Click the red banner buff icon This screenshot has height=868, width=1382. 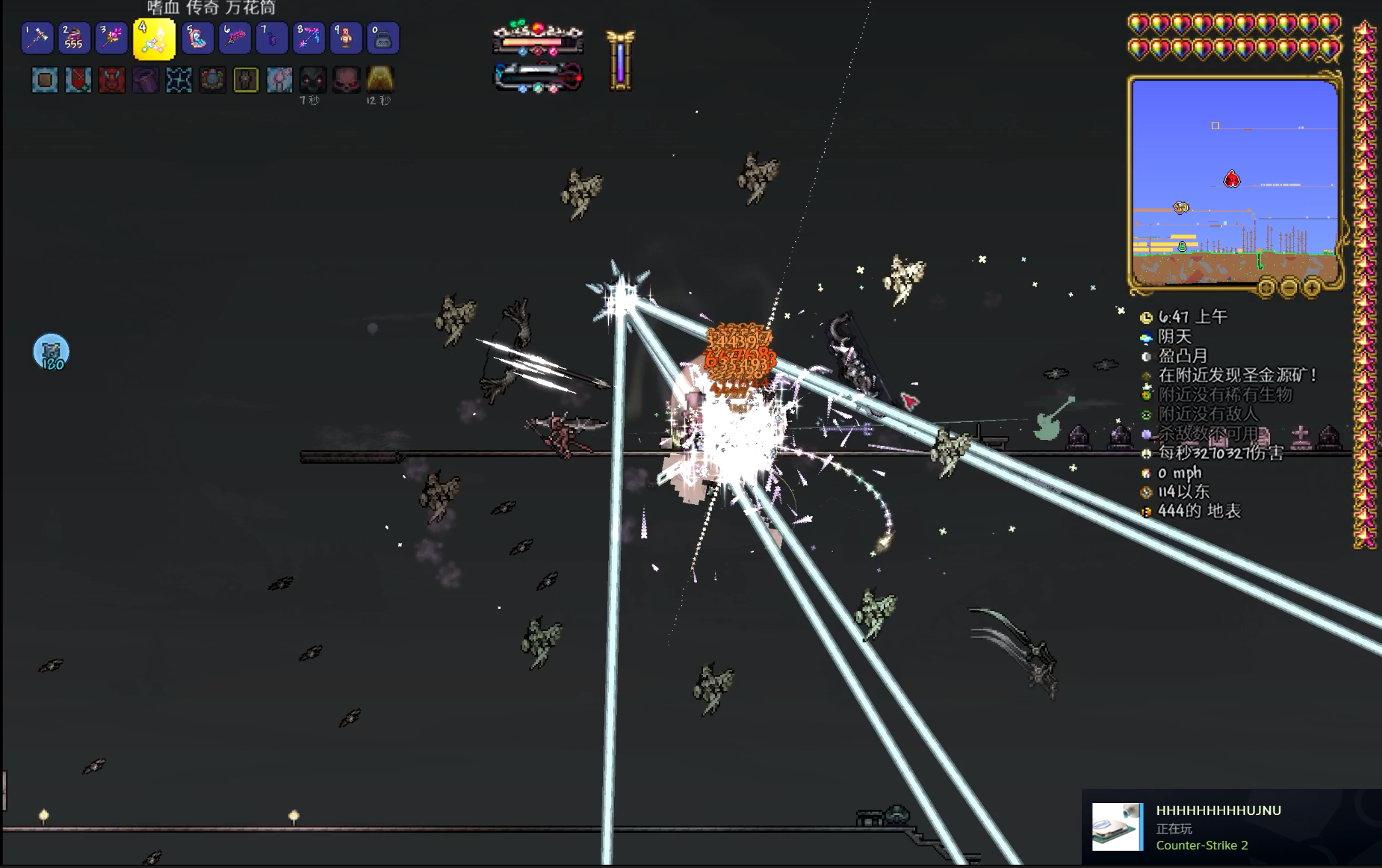click(x=78, y=80)
